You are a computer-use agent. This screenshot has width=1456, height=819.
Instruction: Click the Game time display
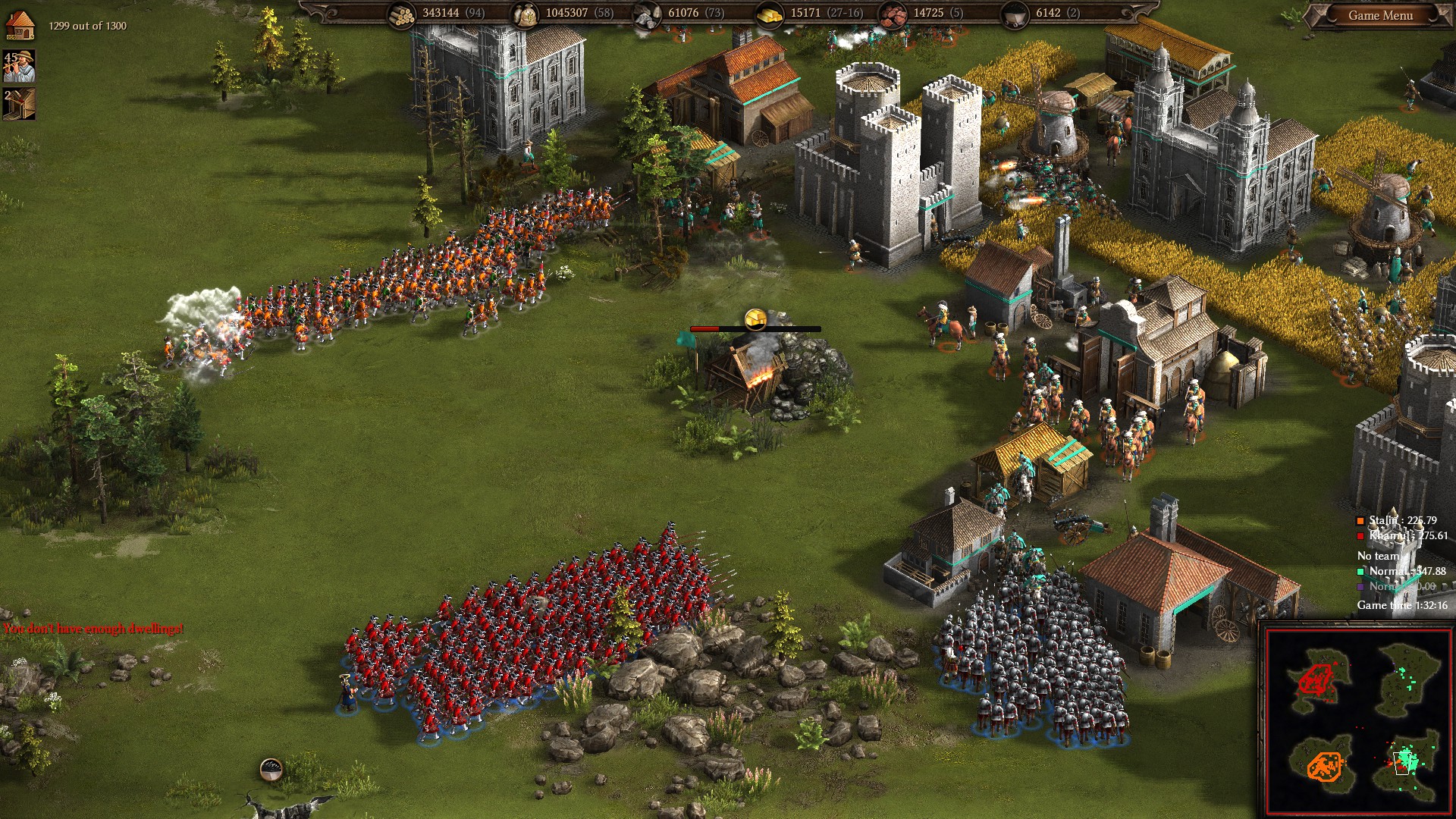coord(1403,604)
